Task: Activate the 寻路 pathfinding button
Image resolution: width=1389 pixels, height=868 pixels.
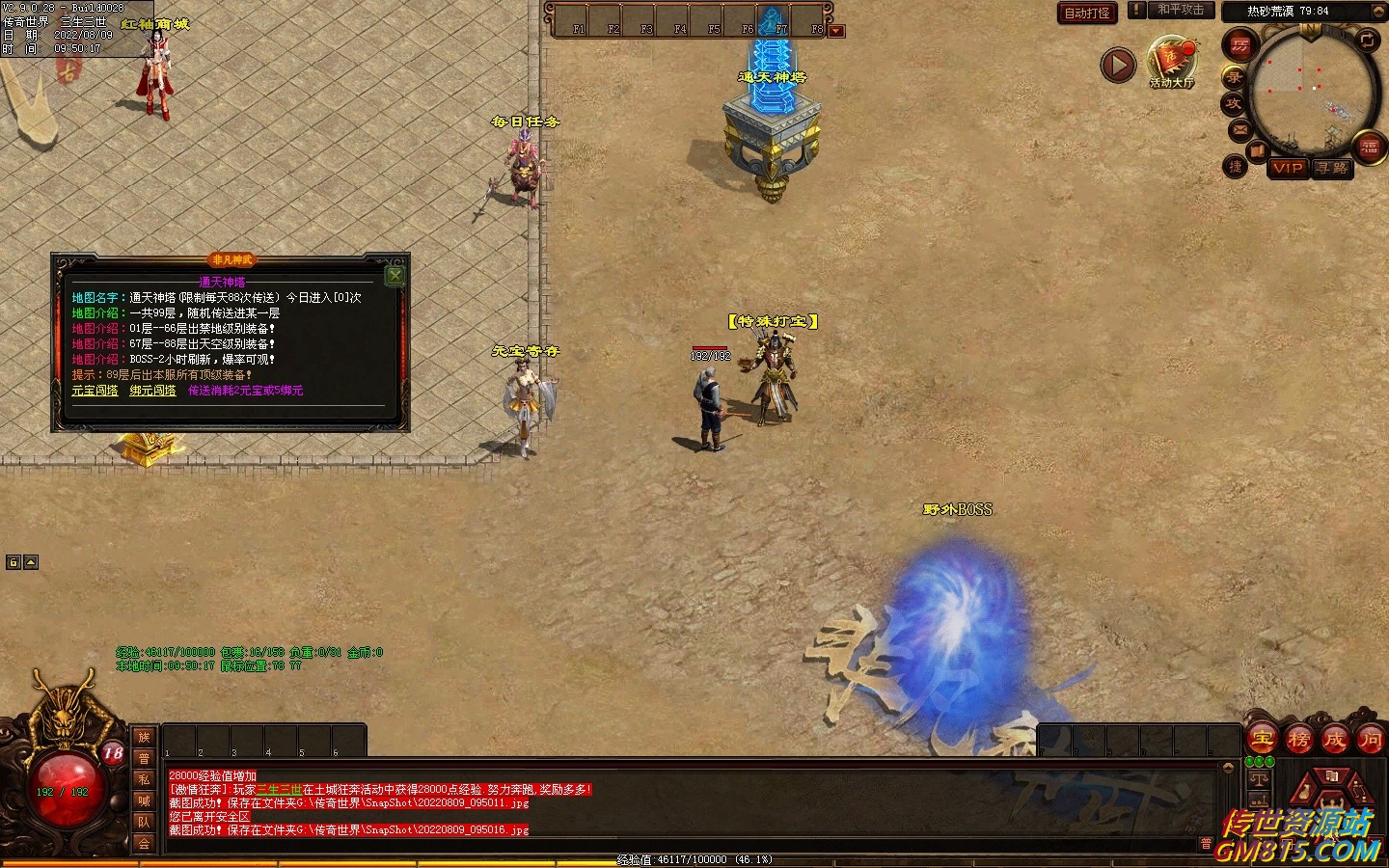Action: point(1332,168)
